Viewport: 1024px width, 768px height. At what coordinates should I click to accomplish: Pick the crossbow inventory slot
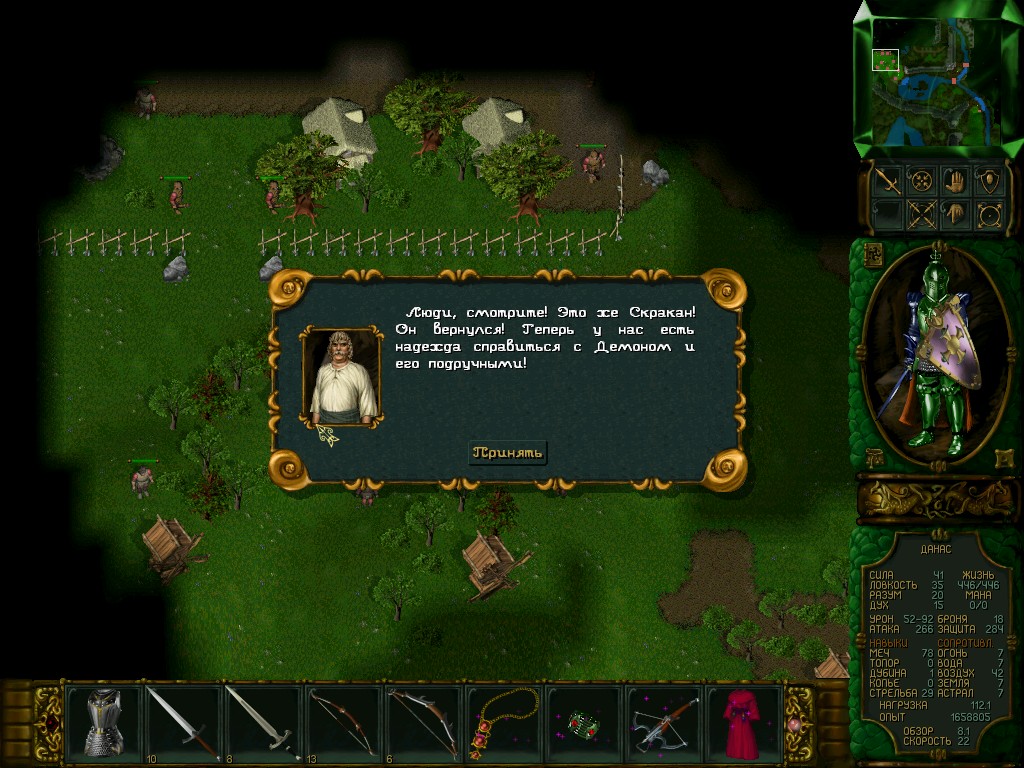click(x=662, y=721)
